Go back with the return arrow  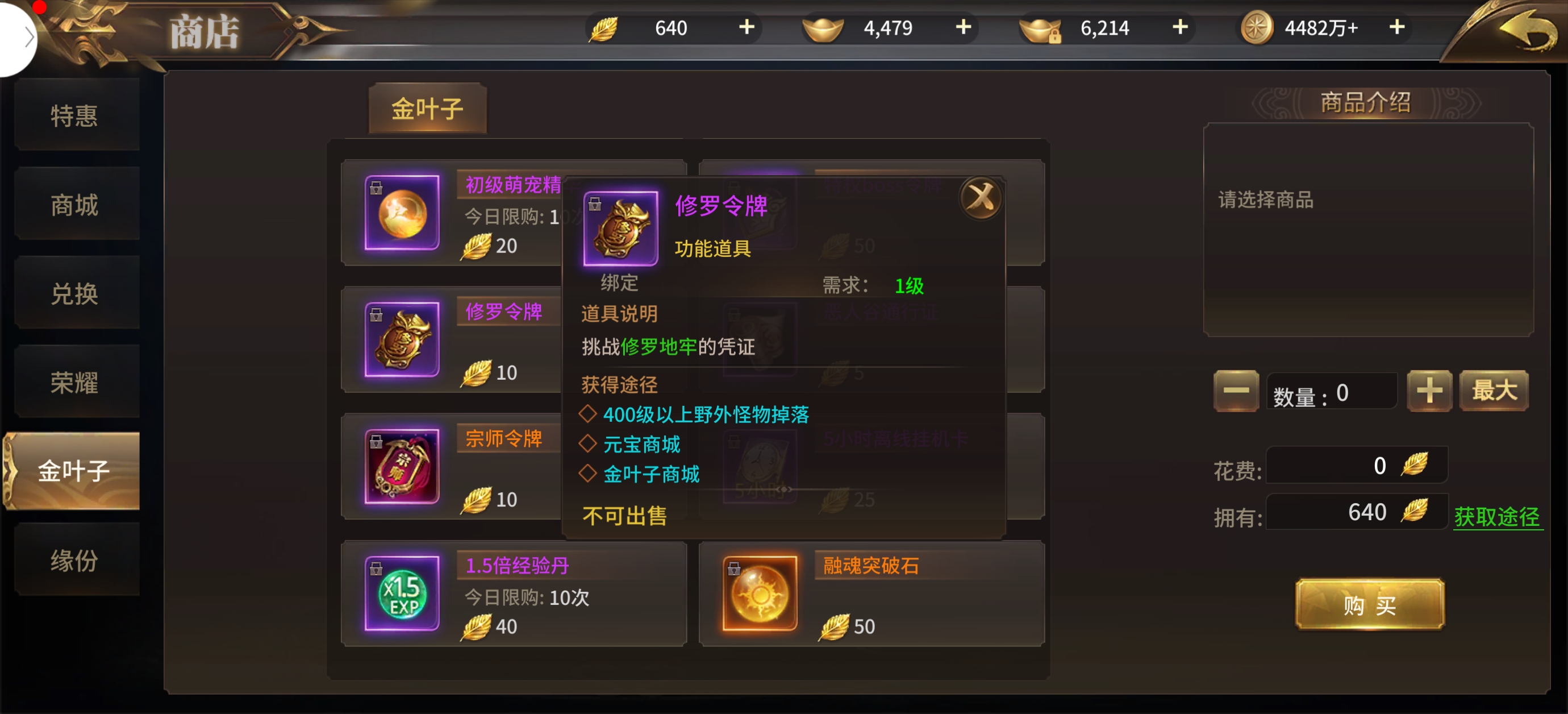[1526, 32]
